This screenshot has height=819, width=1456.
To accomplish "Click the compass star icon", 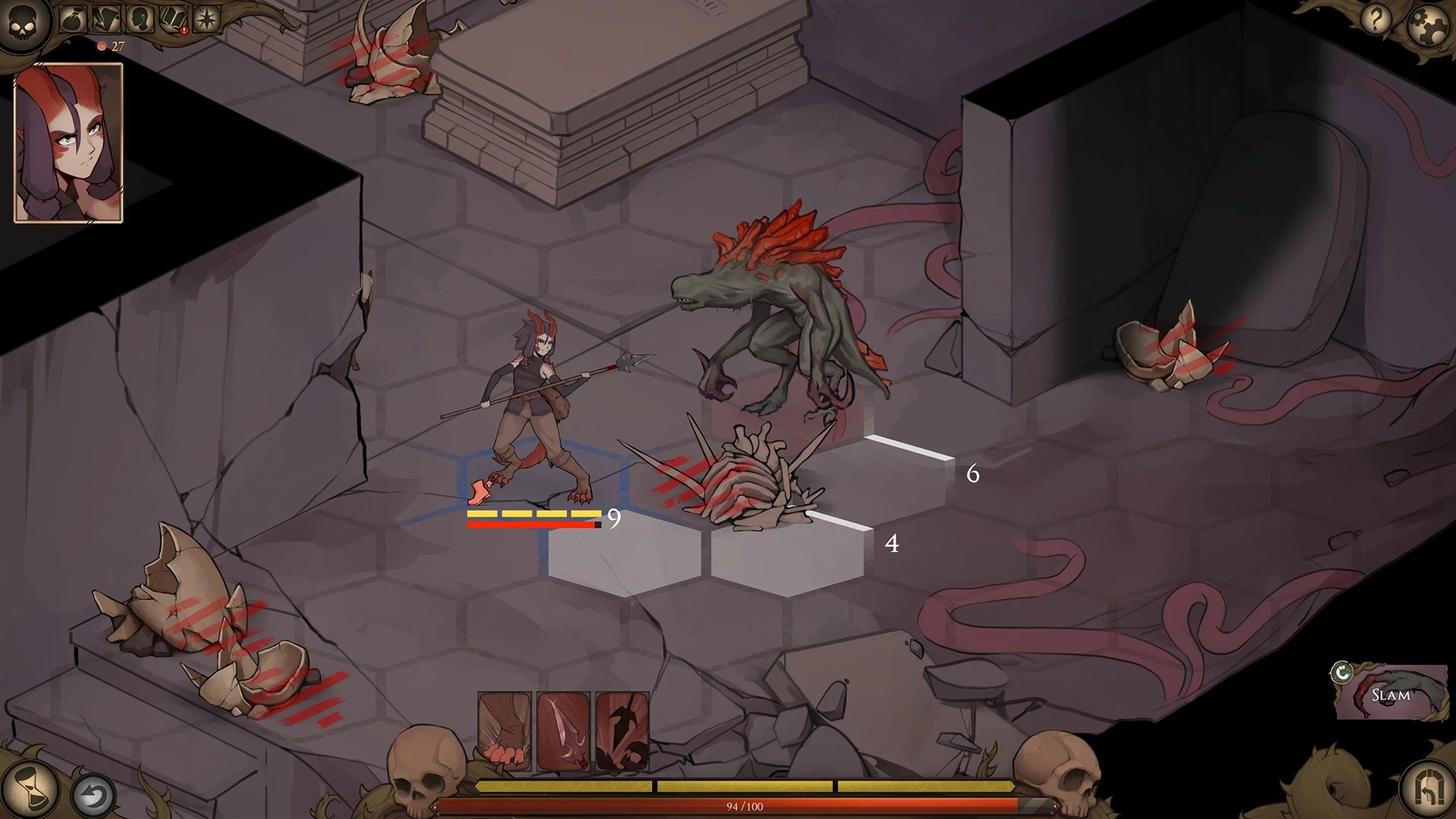I will tap(206, 19).
